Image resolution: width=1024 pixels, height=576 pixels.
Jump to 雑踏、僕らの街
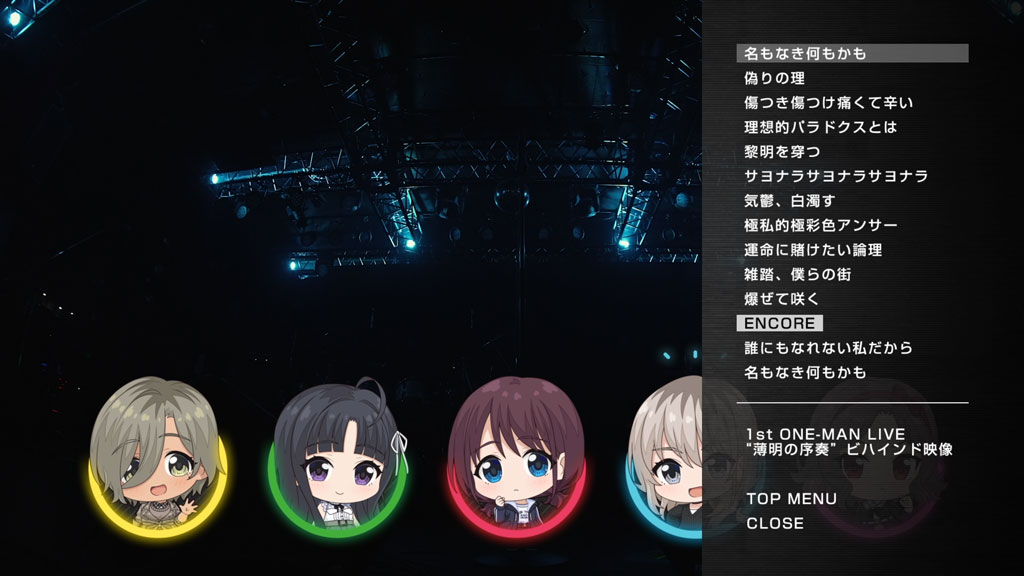click(x=797, y=274)
